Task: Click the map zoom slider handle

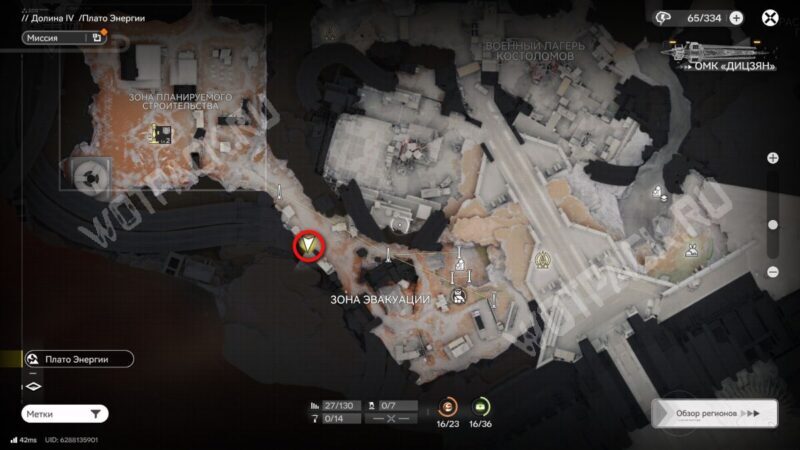Action: [x=773, y=226]
